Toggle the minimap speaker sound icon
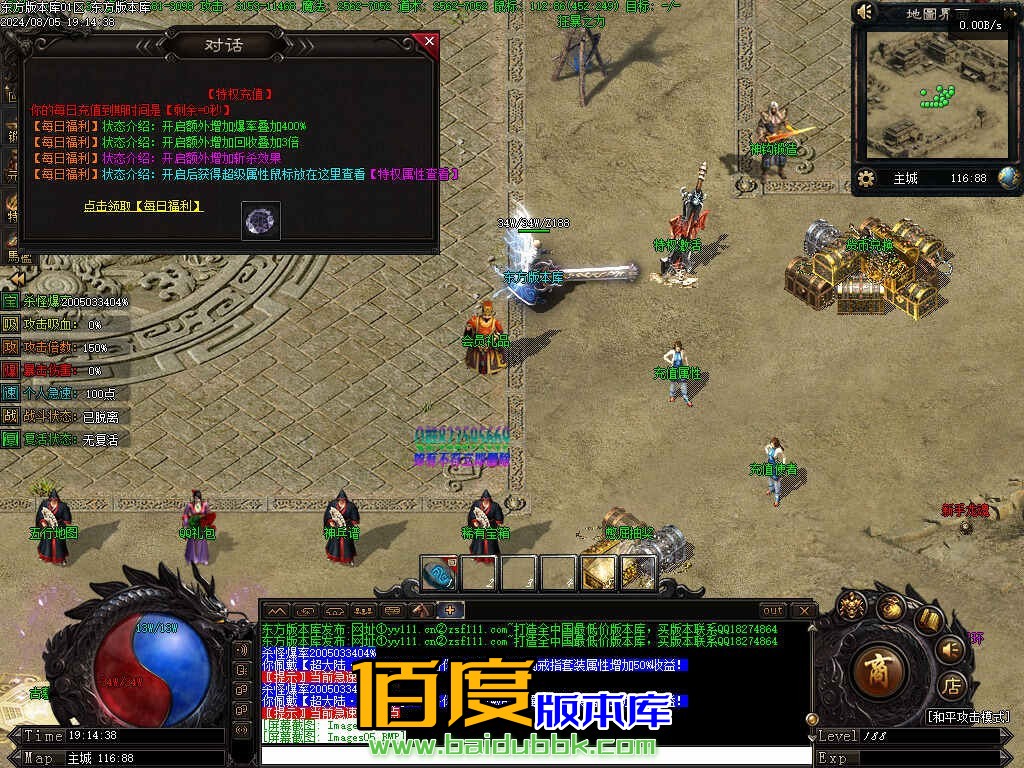The width and height of the screenshot is (1024, 768). [865, 12]
